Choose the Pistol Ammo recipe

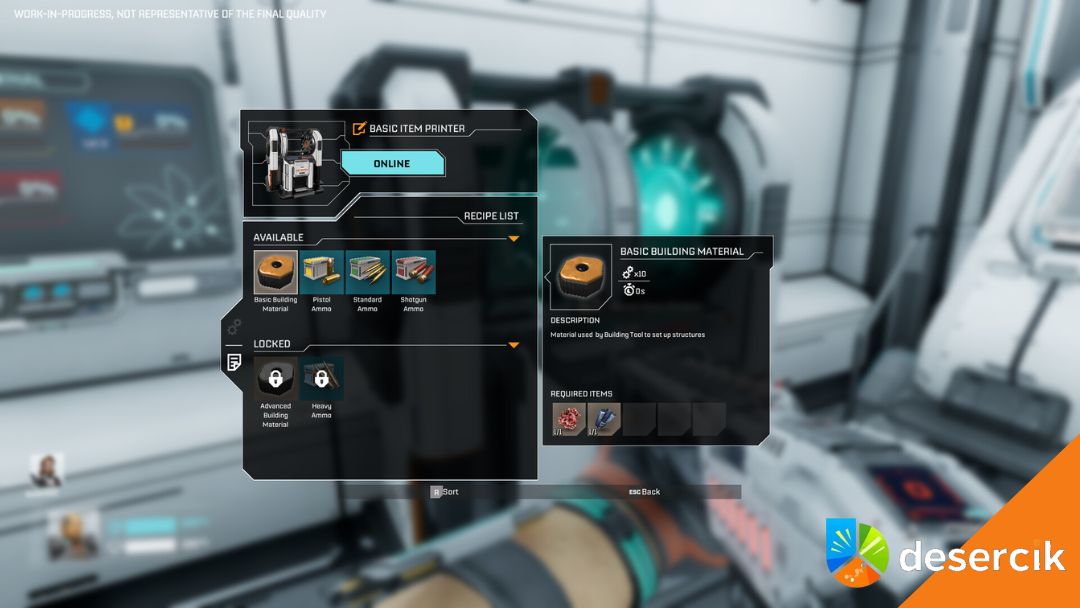pyautogui.click(x=321, y=272)
